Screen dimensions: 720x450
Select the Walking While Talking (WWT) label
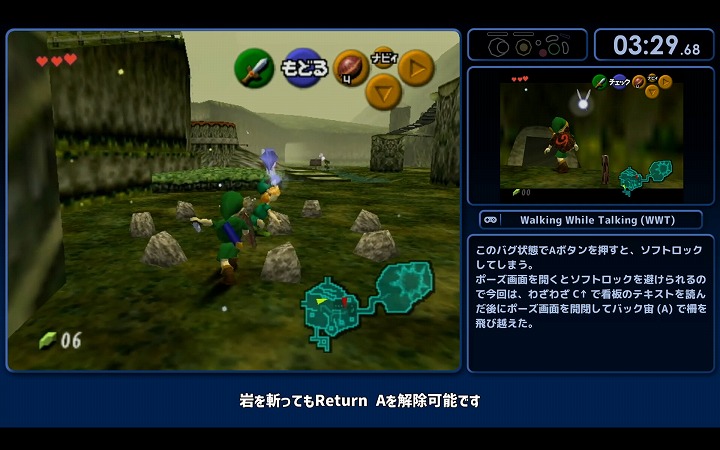(590, 220)
